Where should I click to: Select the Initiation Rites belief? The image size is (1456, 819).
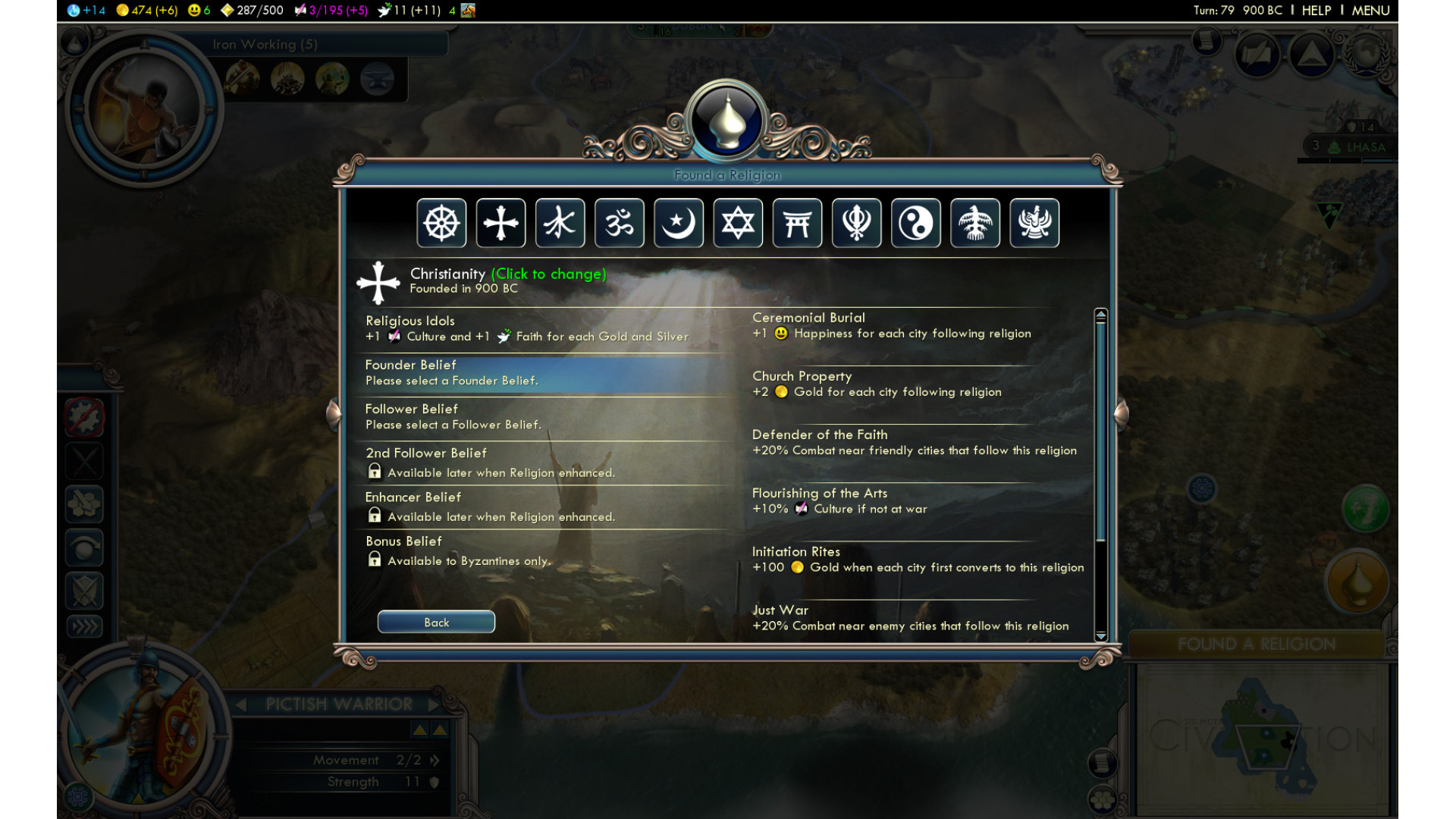(x=918, y=560)
